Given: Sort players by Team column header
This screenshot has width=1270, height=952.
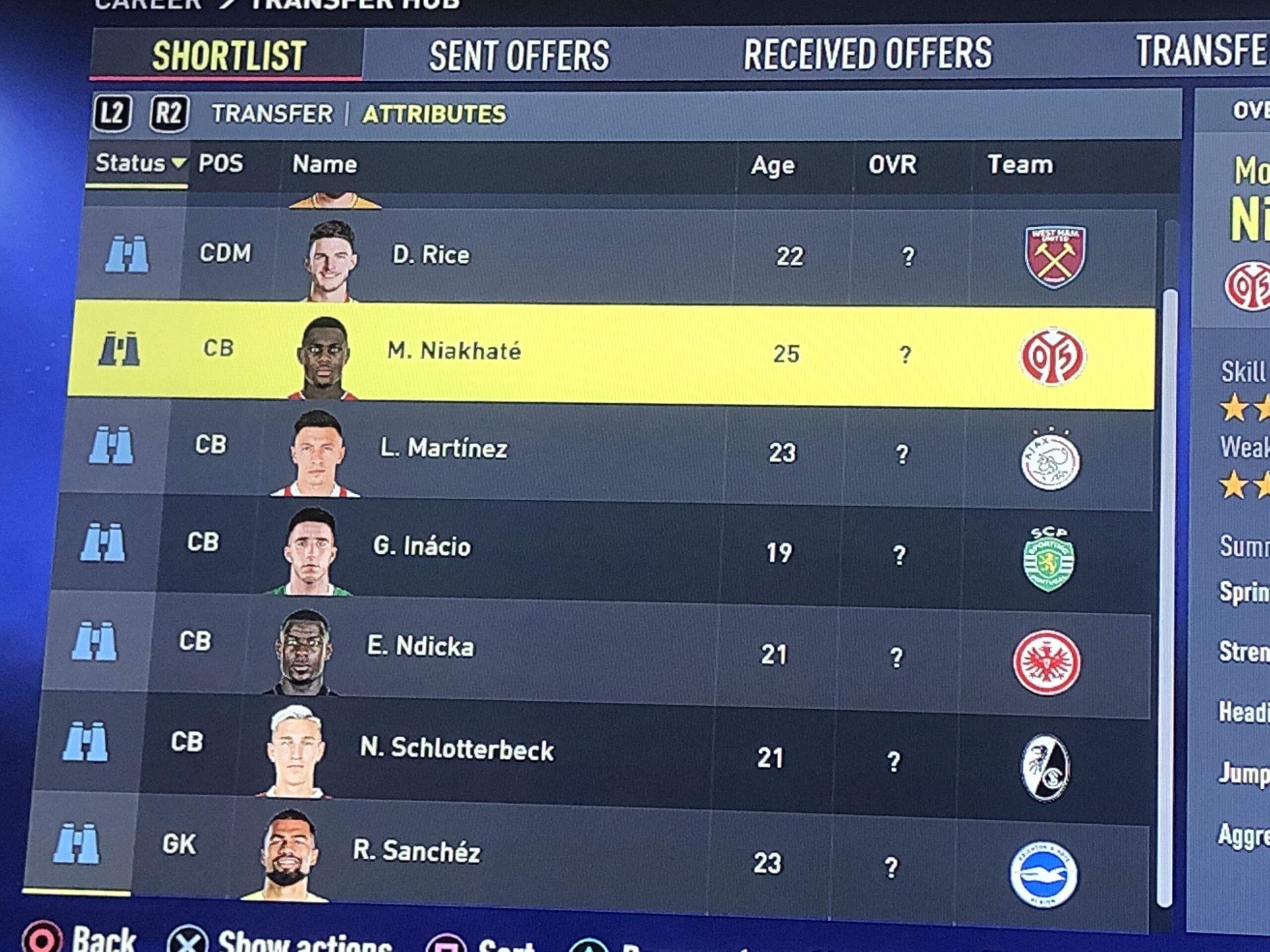Looking at the screenshot, I should click(x=1020, y=165).
